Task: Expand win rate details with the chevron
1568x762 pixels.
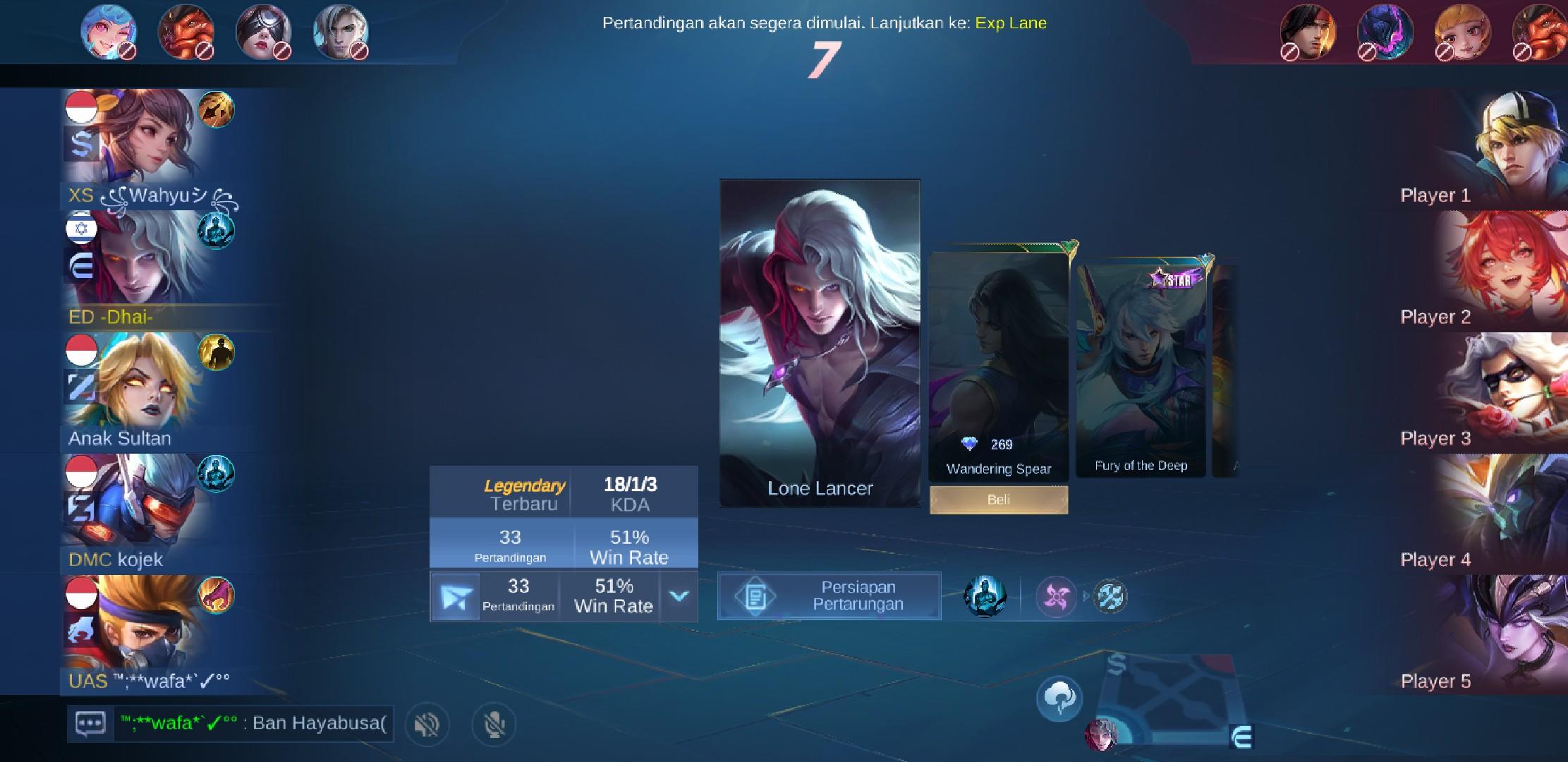Action: tap(679, 596)
